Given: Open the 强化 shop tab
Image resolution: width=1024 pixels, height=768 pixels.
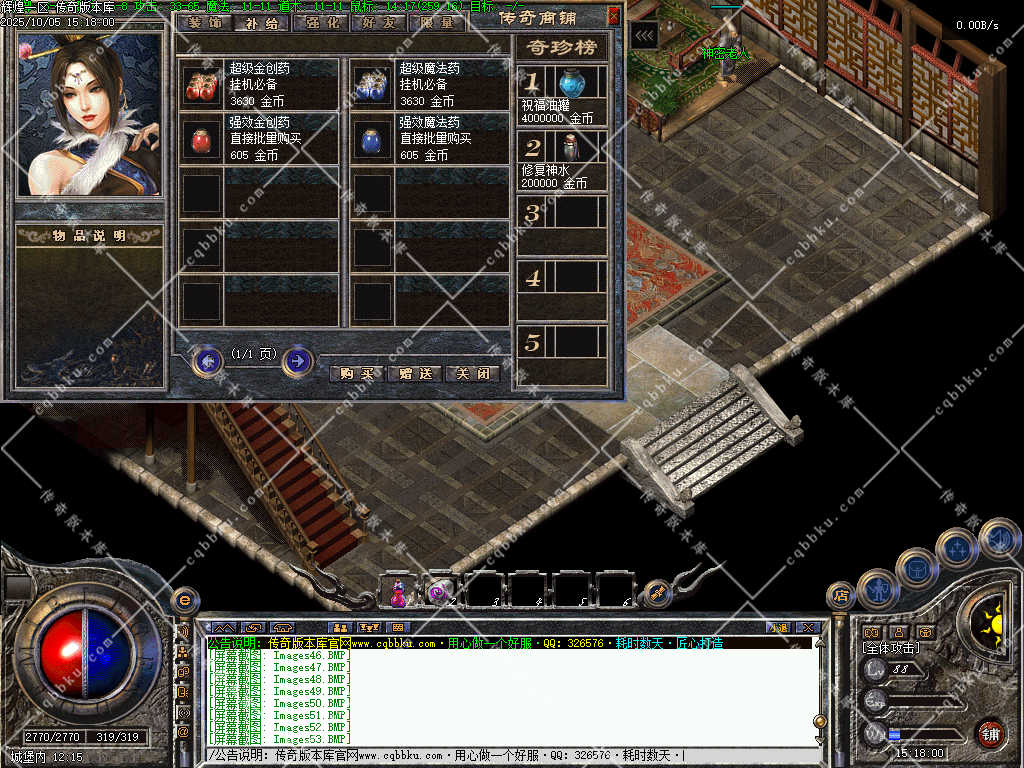Looking at the screenshot, I should 320,22.
